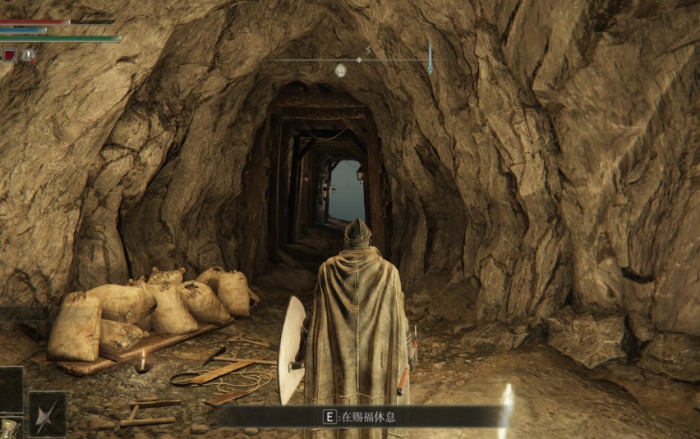Image resolution: width=700 pixels, height=439 pixels.
Task: Select the flask quick slot icon
Action: point(9,429)
